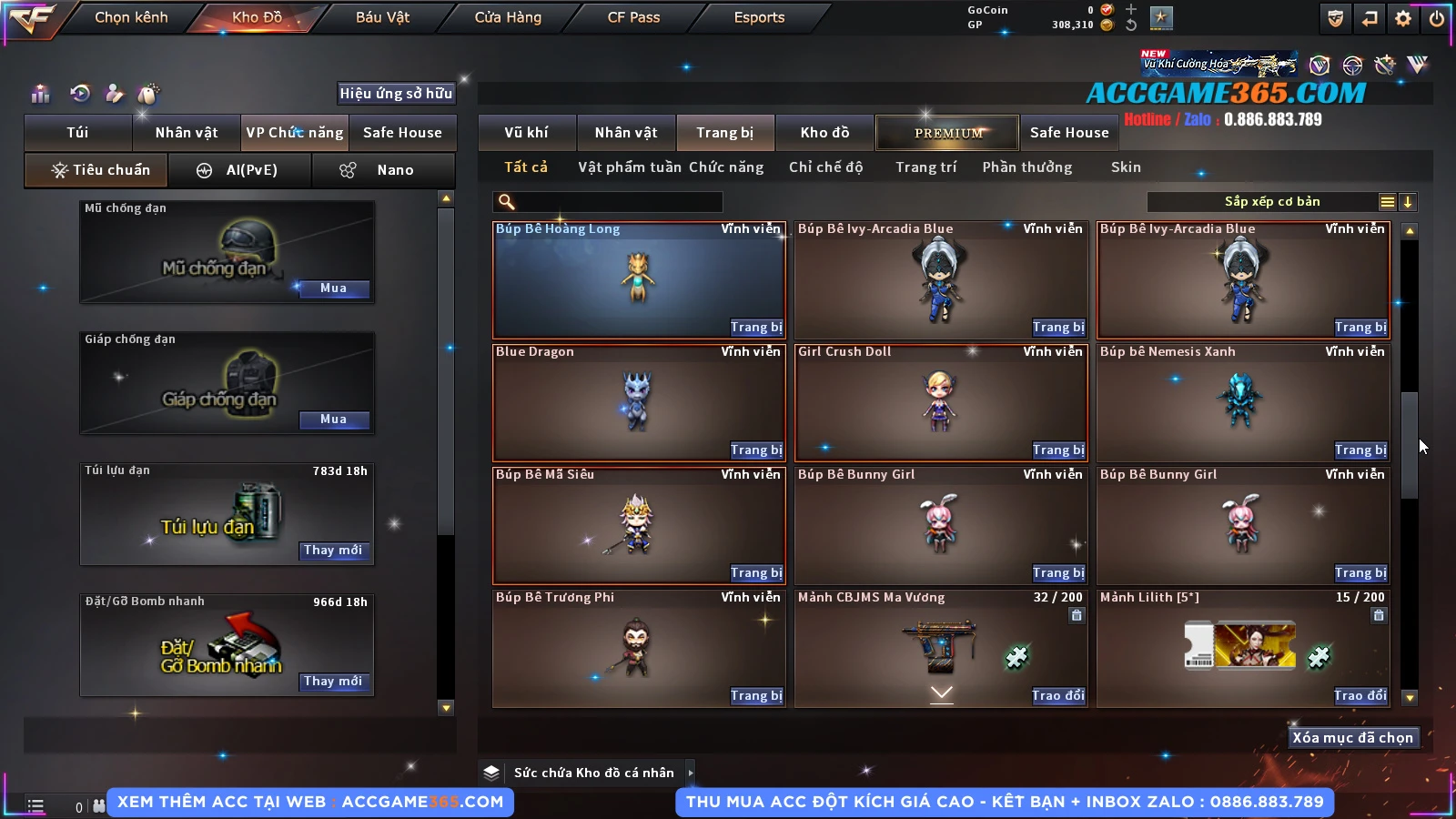Renew the Túi lựu đạn item

(333, 551)
